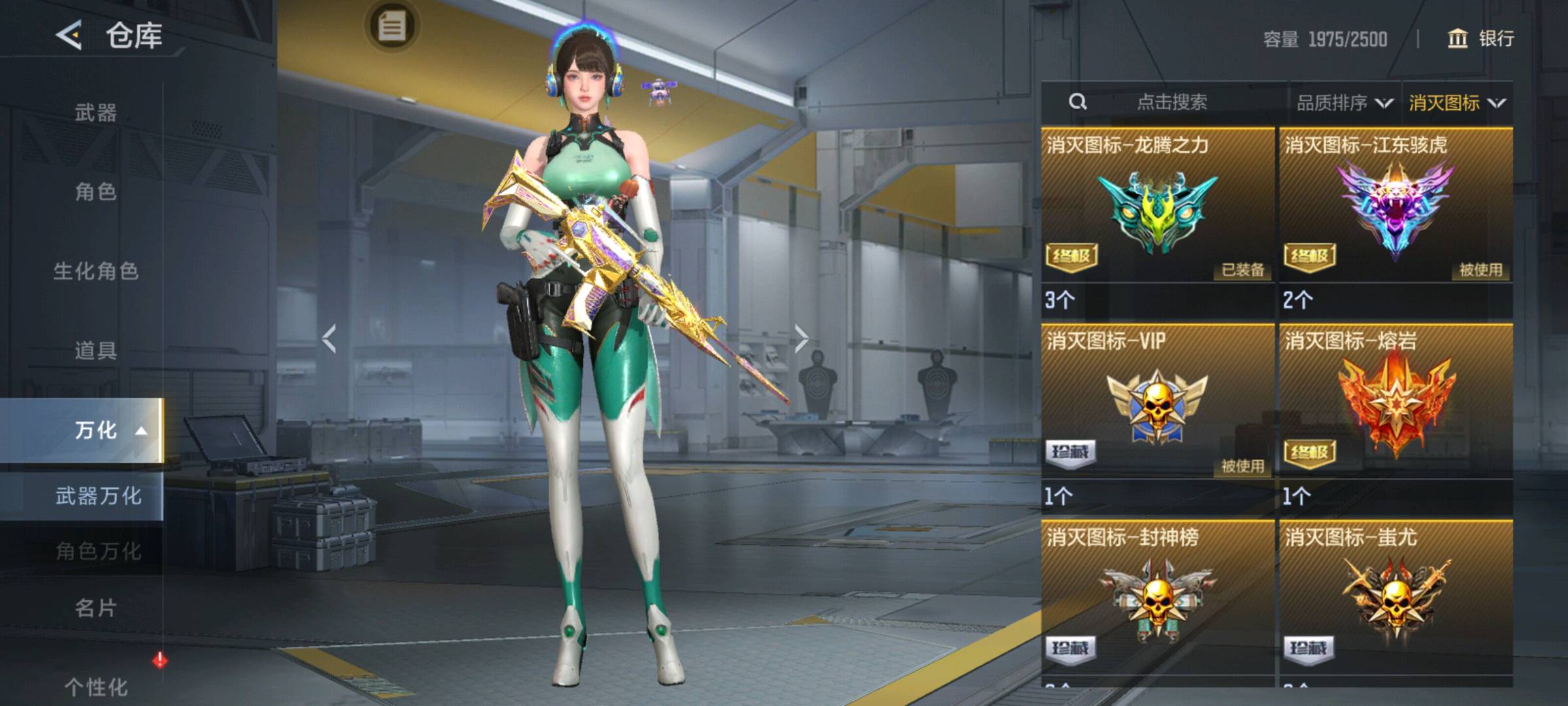
Task: Go back from the 仓库 warehouse screen
Action: (x=69, y=35)
